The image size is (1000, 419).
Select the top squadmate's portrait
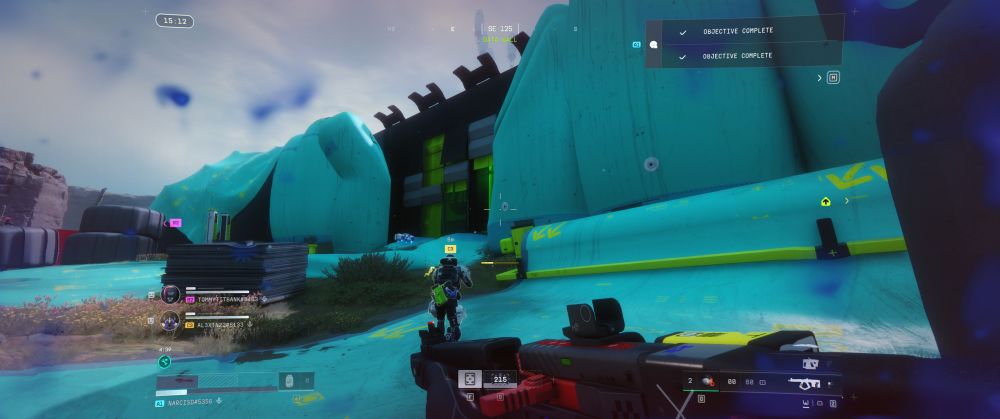point(169,295)
